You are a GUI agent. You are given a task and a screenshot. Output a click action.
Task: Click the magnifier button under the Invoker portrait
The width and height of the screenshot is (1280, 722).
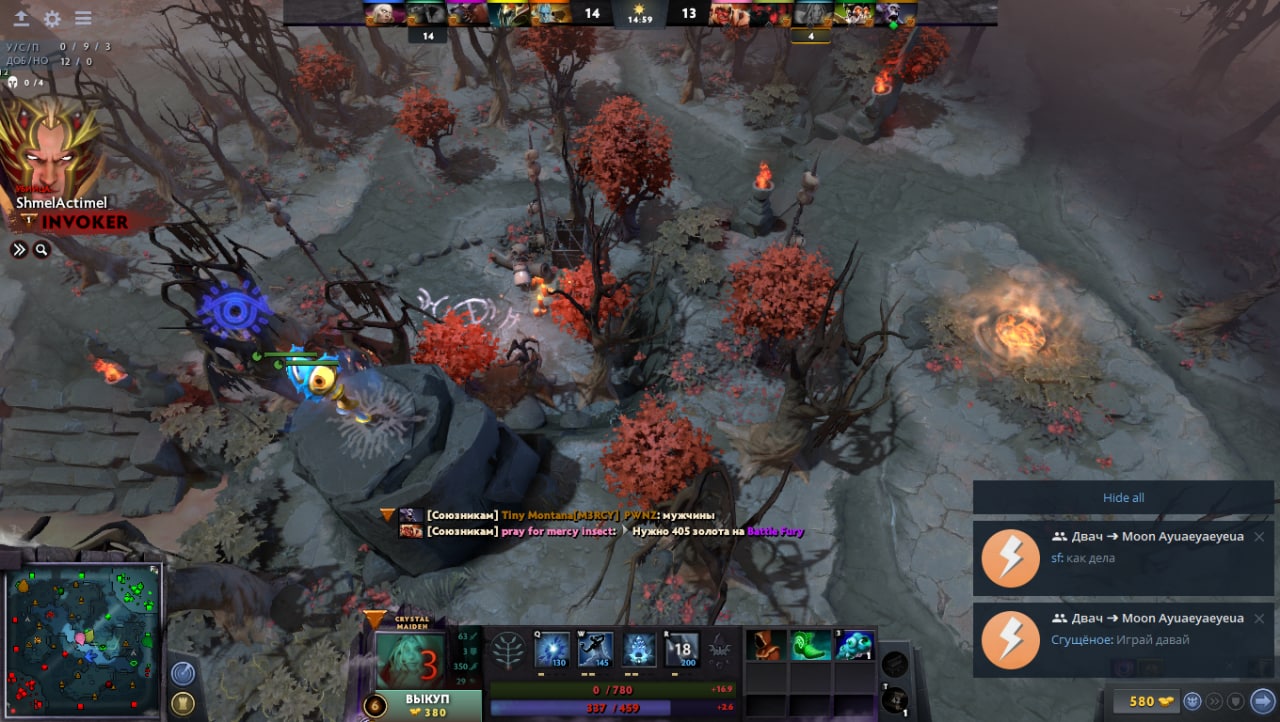(41, 250)
